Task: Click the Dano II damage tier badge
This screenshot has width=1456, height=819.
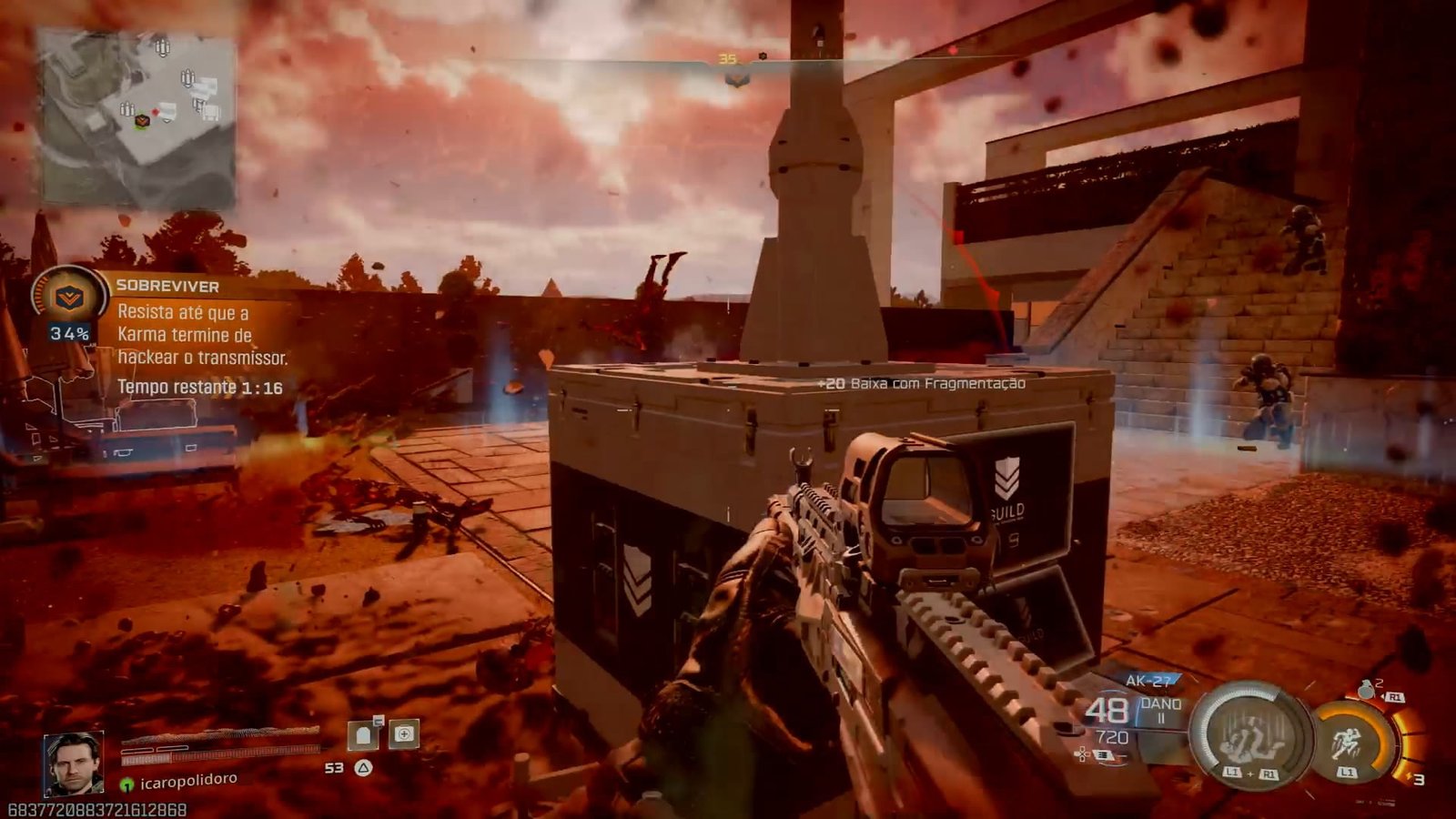Action: click(1161, 711)
